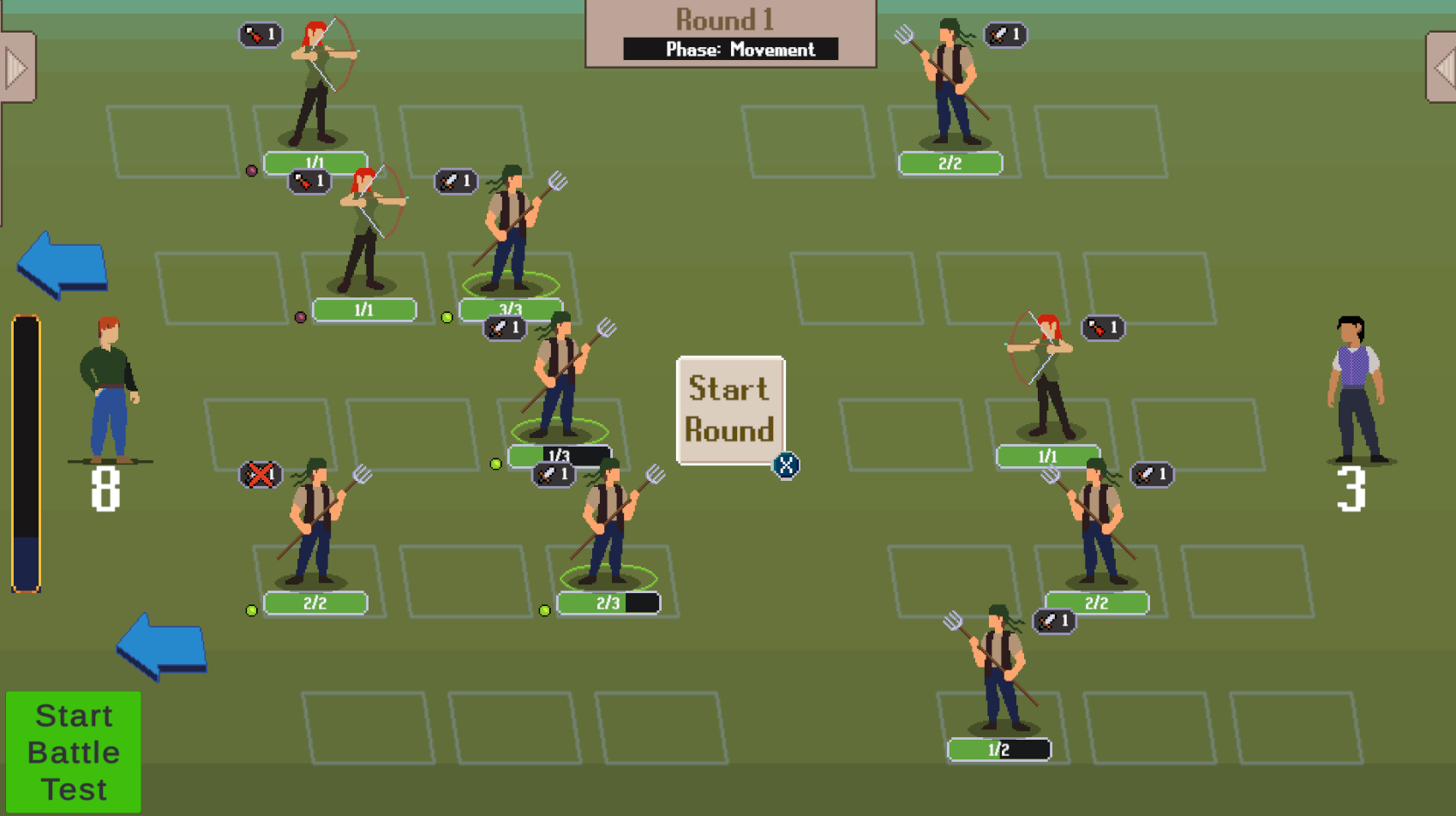Screen dimensions: 1456x816
Task: Select the pitchfork unit with 3/3 health
Action: 511,231
